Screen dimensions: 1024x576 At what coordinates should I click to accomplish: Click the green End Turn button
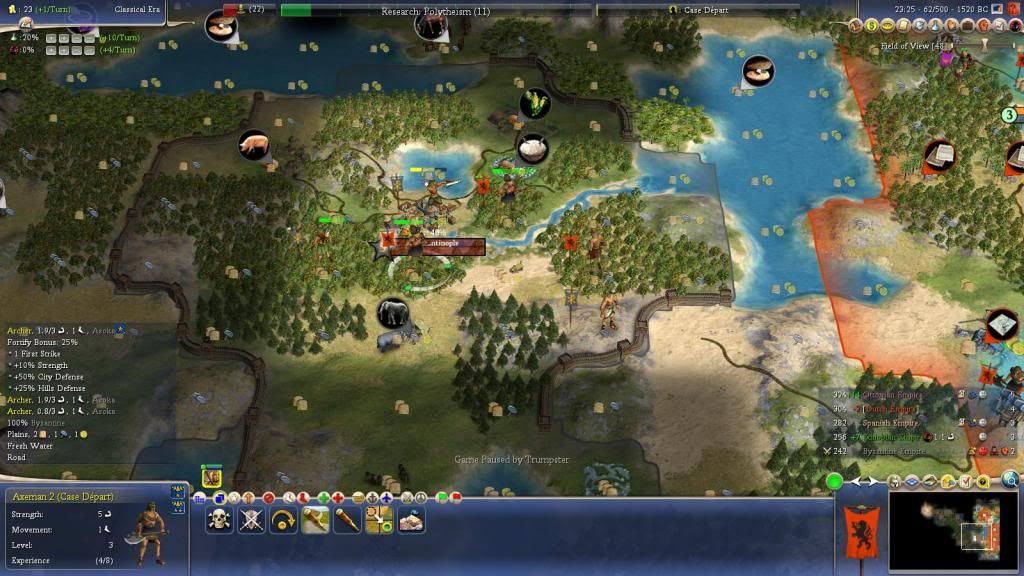coord(834,482)
